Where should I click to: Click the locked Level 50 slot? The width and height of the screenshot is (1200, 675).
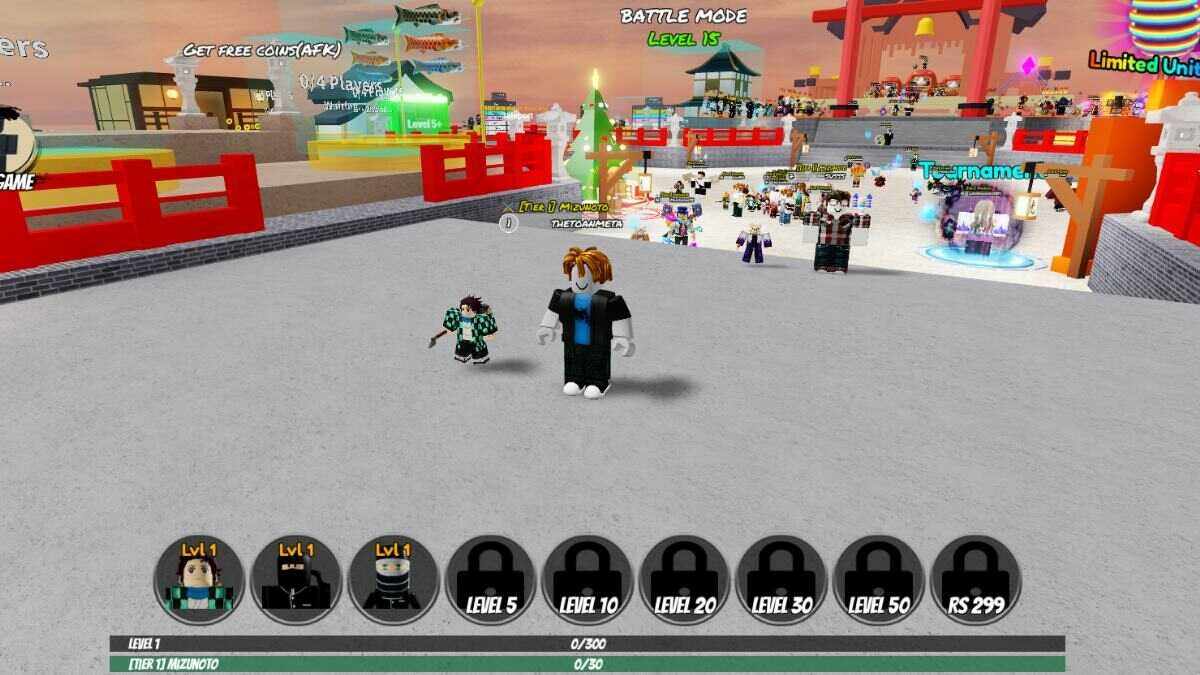[x=878, y=580]
